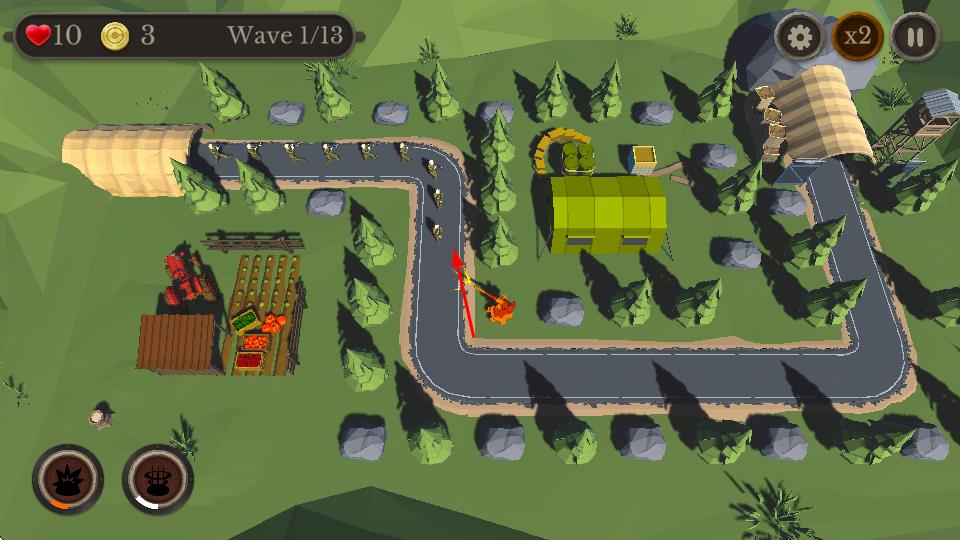Activate the explosion ability
The image size is (960, 540).
67,479
